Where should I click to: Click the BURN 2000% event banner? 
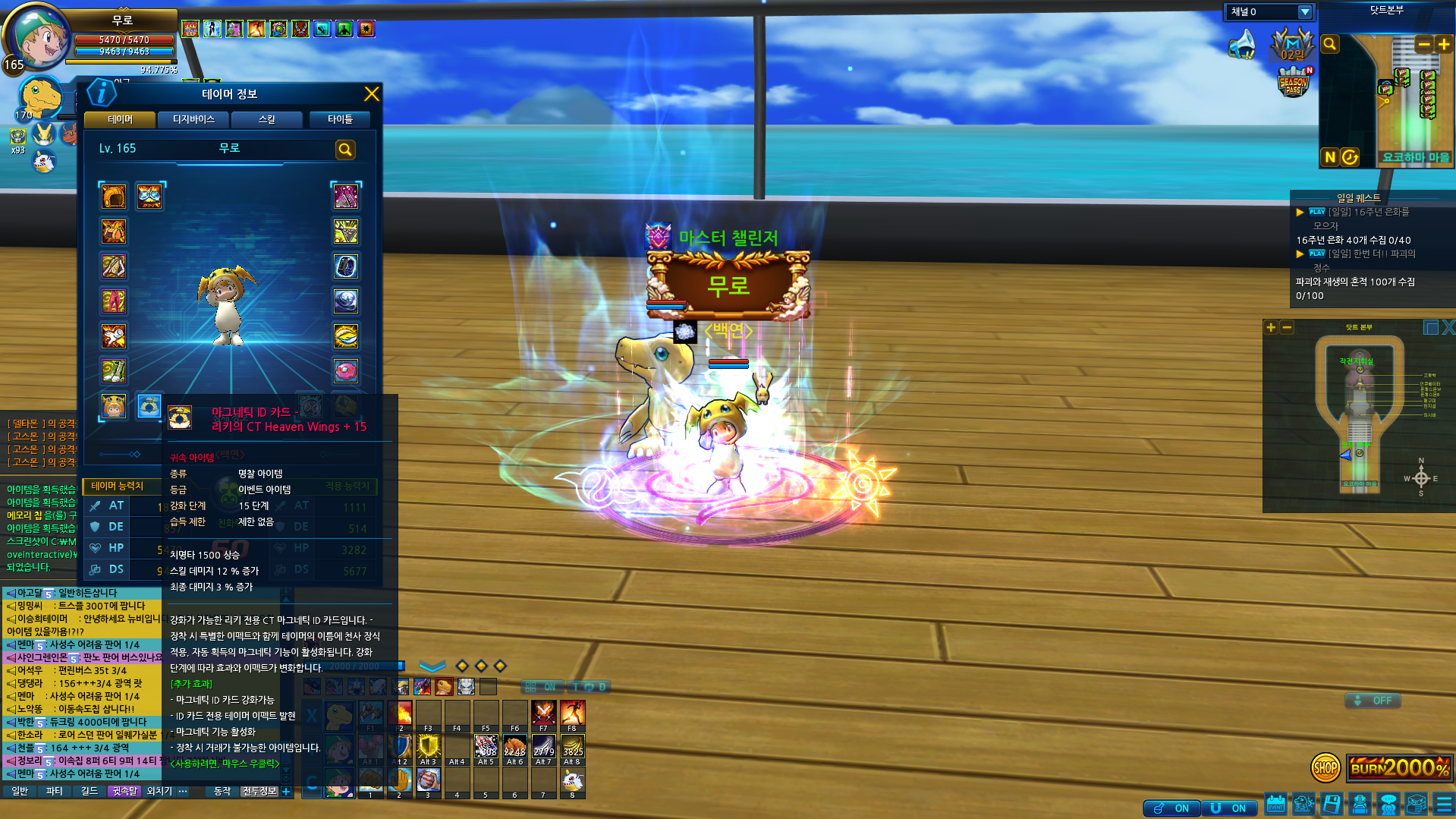click(x=1400, y=767)
